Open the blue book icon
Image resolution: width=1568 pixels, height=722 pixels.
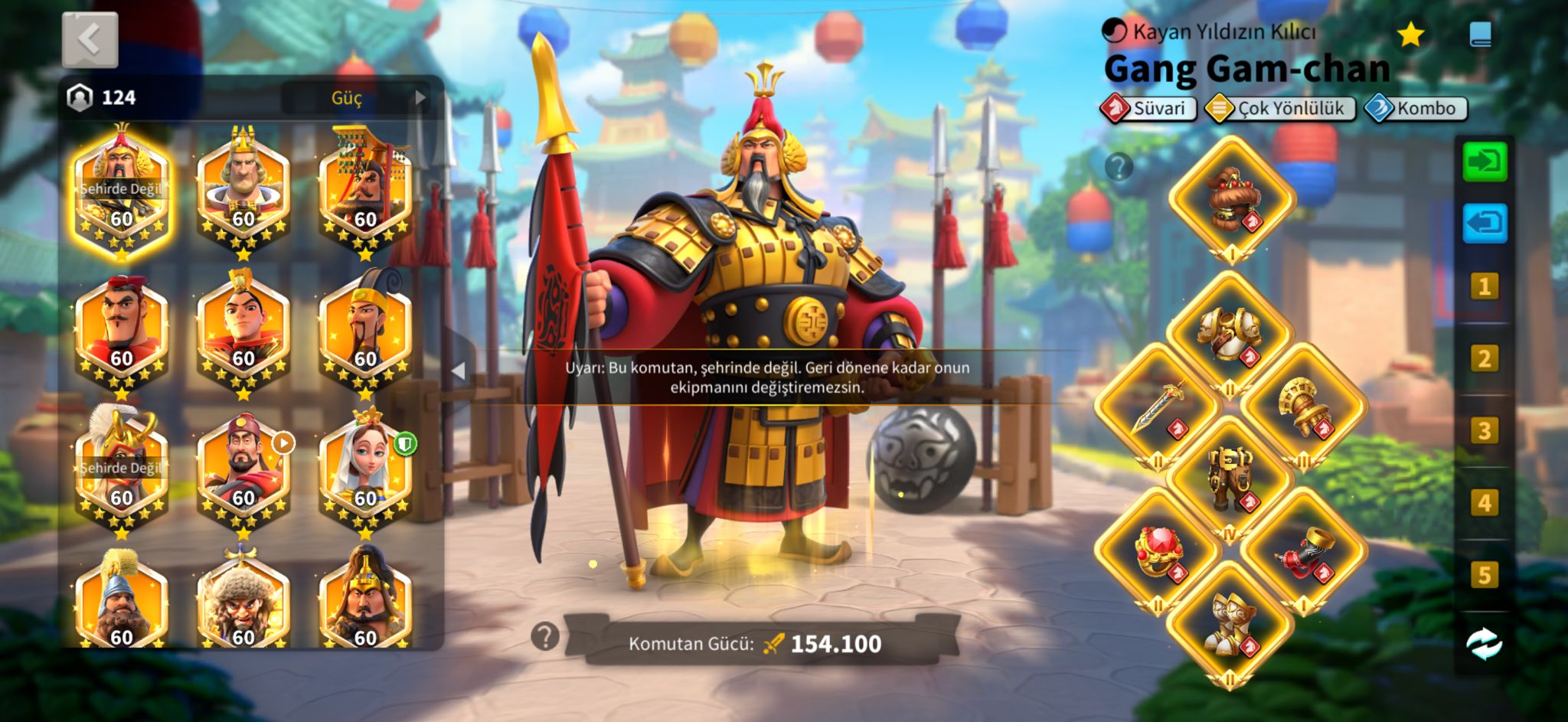1480,34
